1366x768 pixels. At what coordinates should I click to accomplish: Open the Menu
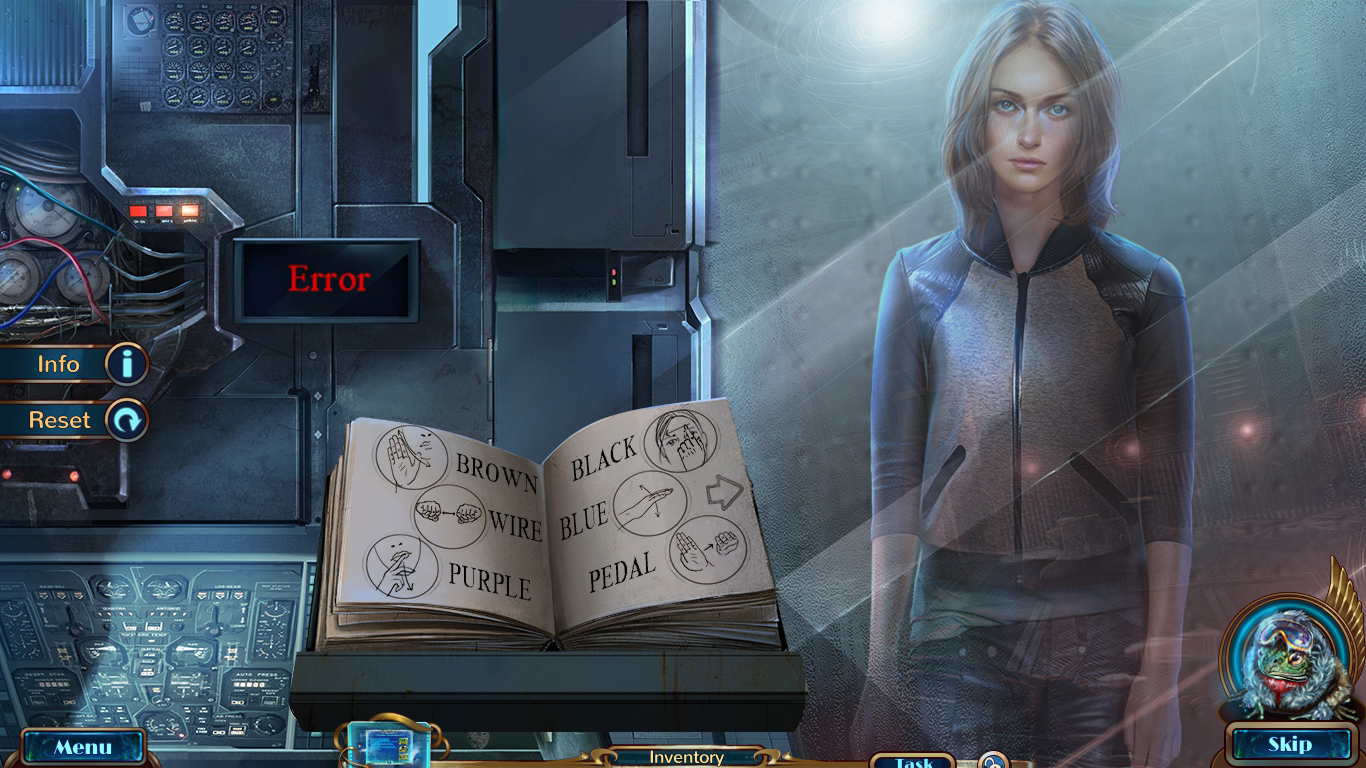pos(85,746)
